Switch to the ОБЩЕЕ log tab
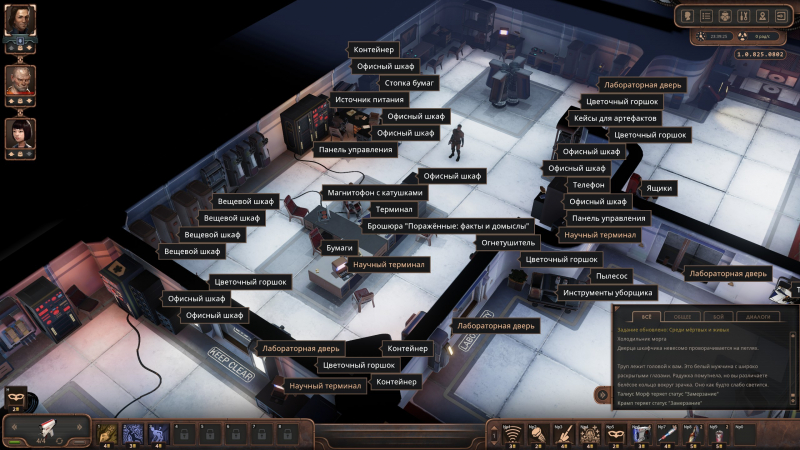This screenshot has width=800, height=450. (x=681, y=316)
